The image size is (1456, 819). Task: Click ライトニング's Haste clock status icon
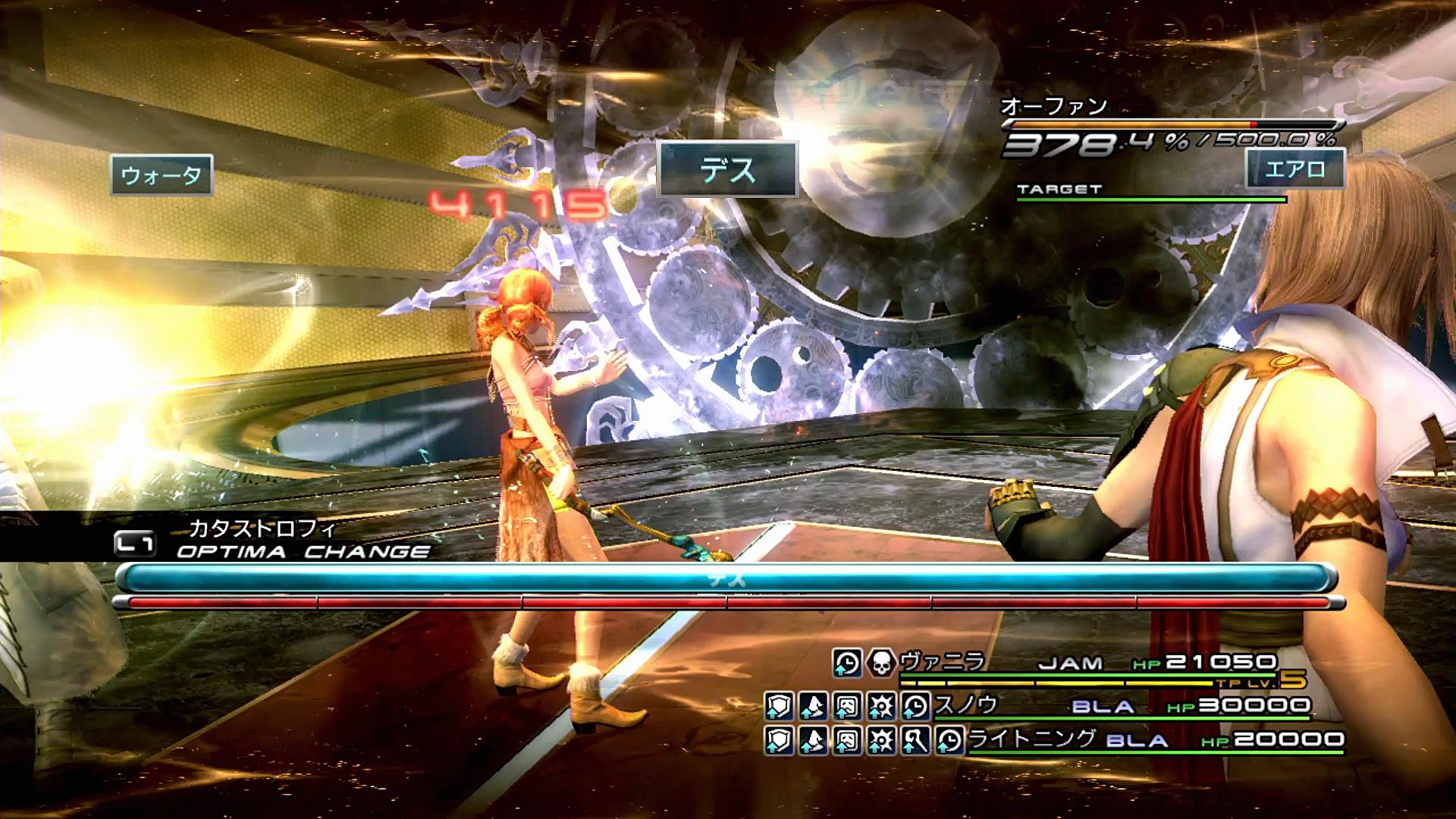949,740
